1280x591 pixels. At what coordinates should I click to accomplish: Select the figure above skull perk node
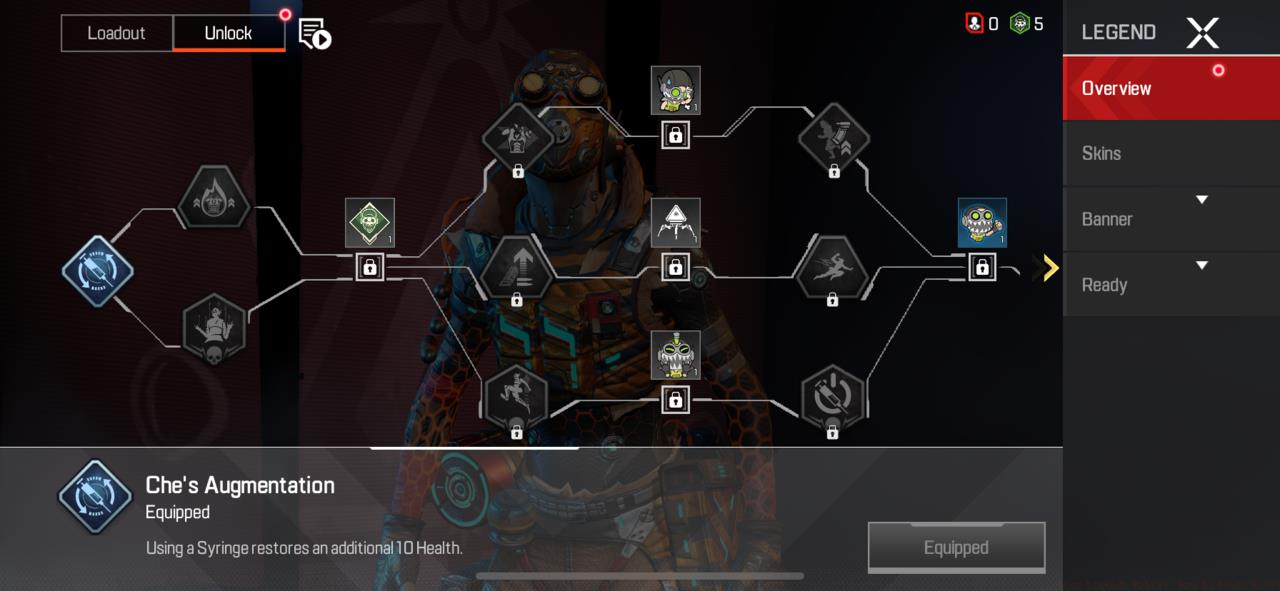(214, 328)
